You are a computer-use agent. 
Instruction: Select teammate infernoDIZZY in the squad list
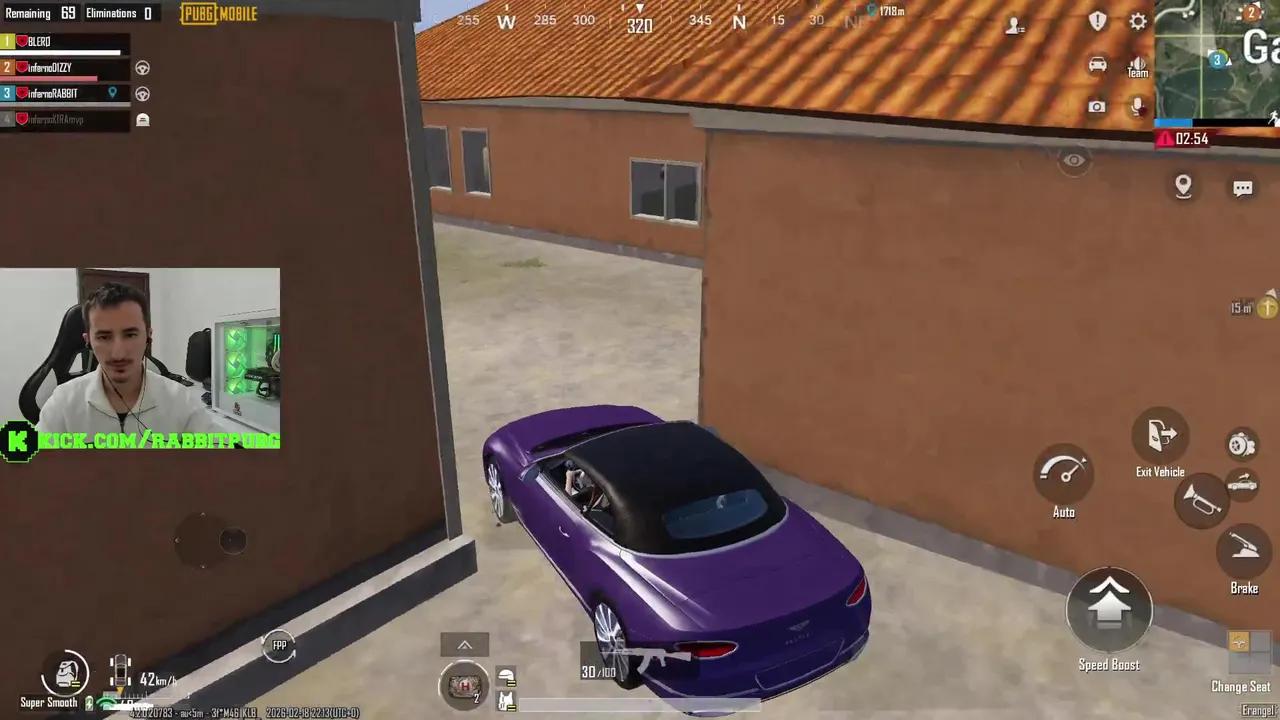coord(65,67)
